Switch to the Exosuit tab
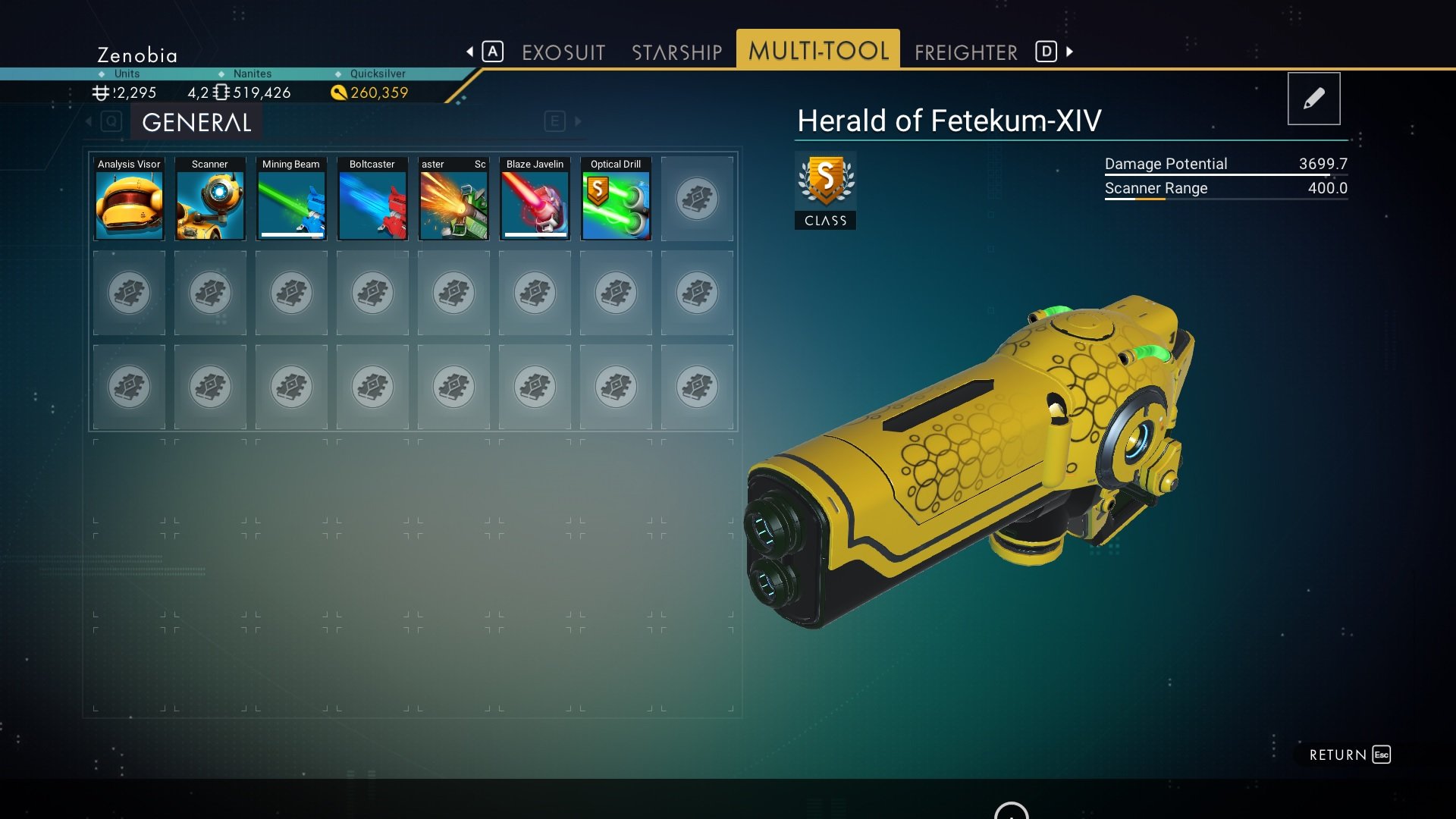 (563, 52)
